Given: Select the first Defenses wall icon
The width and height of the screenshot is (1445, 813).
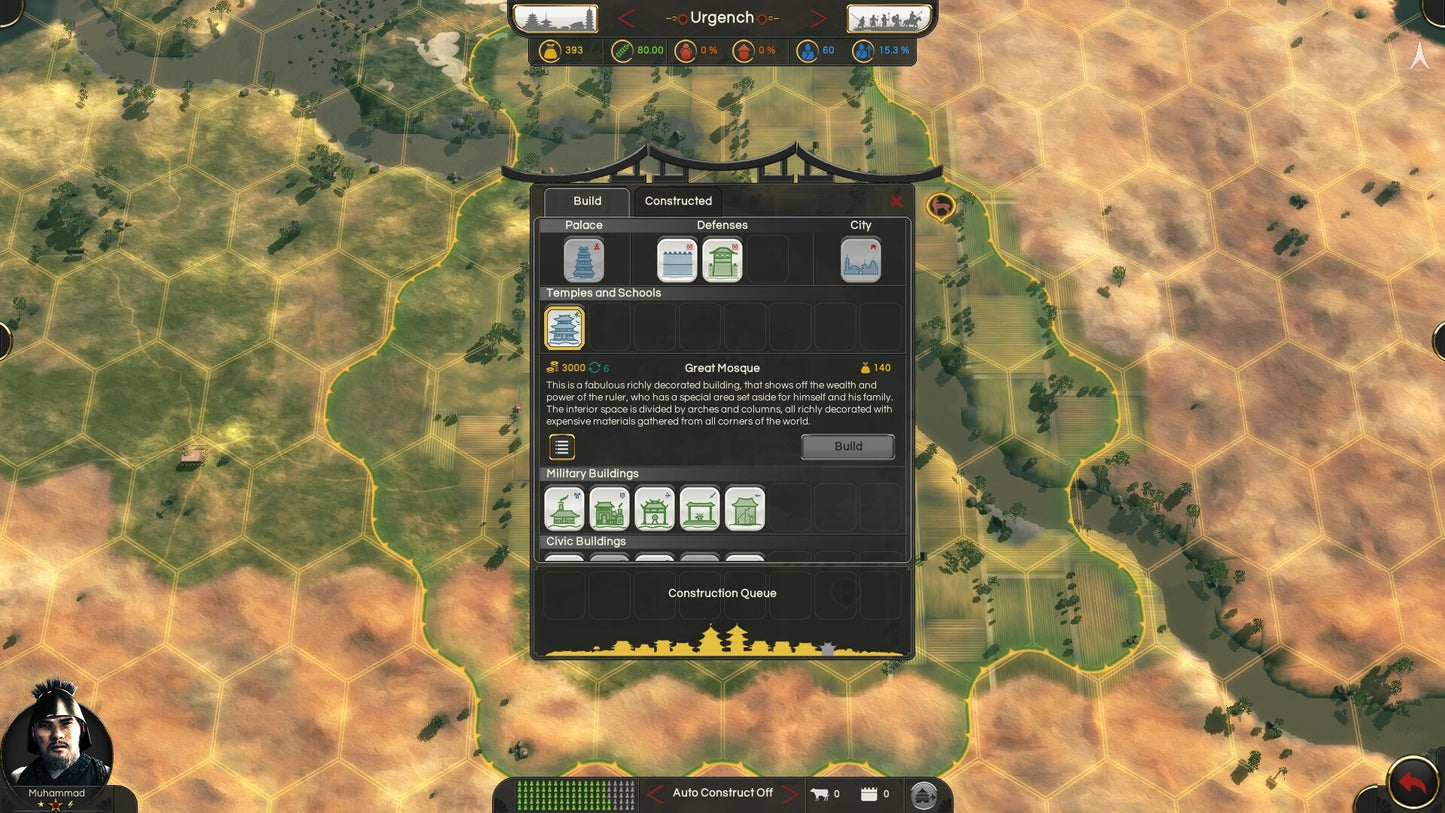Looking at the screenshot, I should click(x=677, y=259).
